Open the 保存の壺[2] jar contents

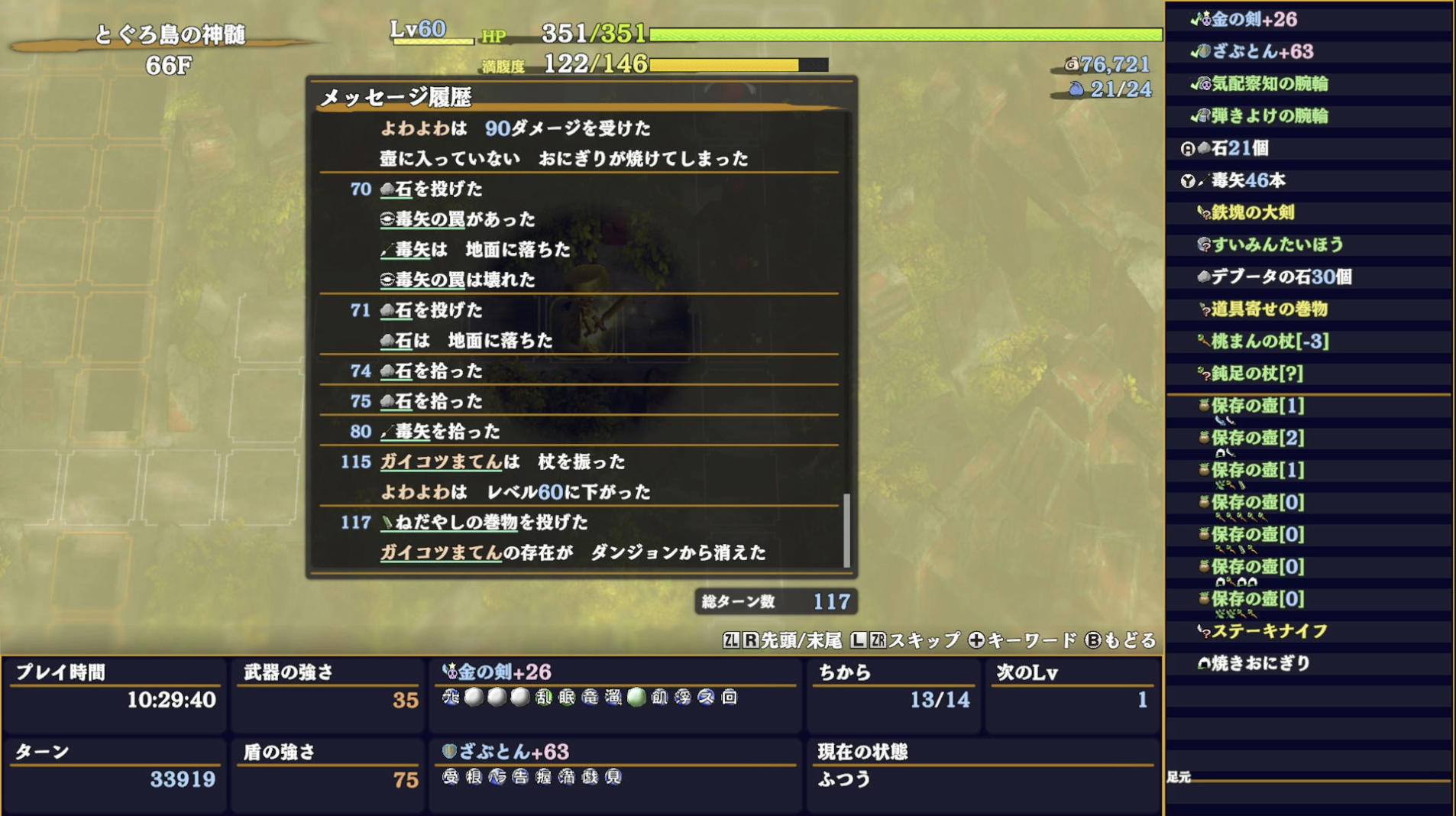(x=1201, y=439)
